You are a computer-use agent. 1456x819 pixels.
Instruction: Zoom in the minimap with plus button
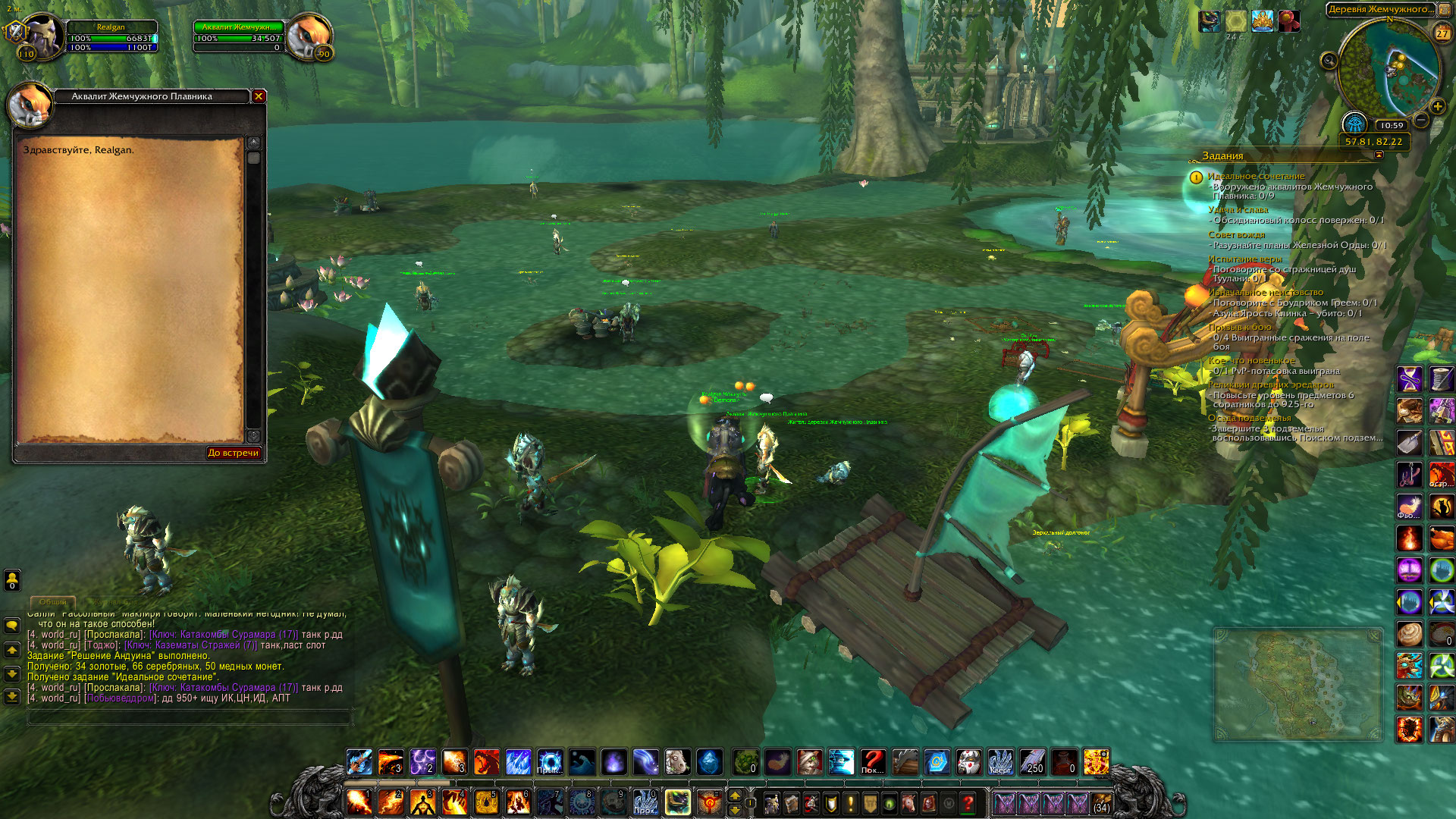point(1437,107)
